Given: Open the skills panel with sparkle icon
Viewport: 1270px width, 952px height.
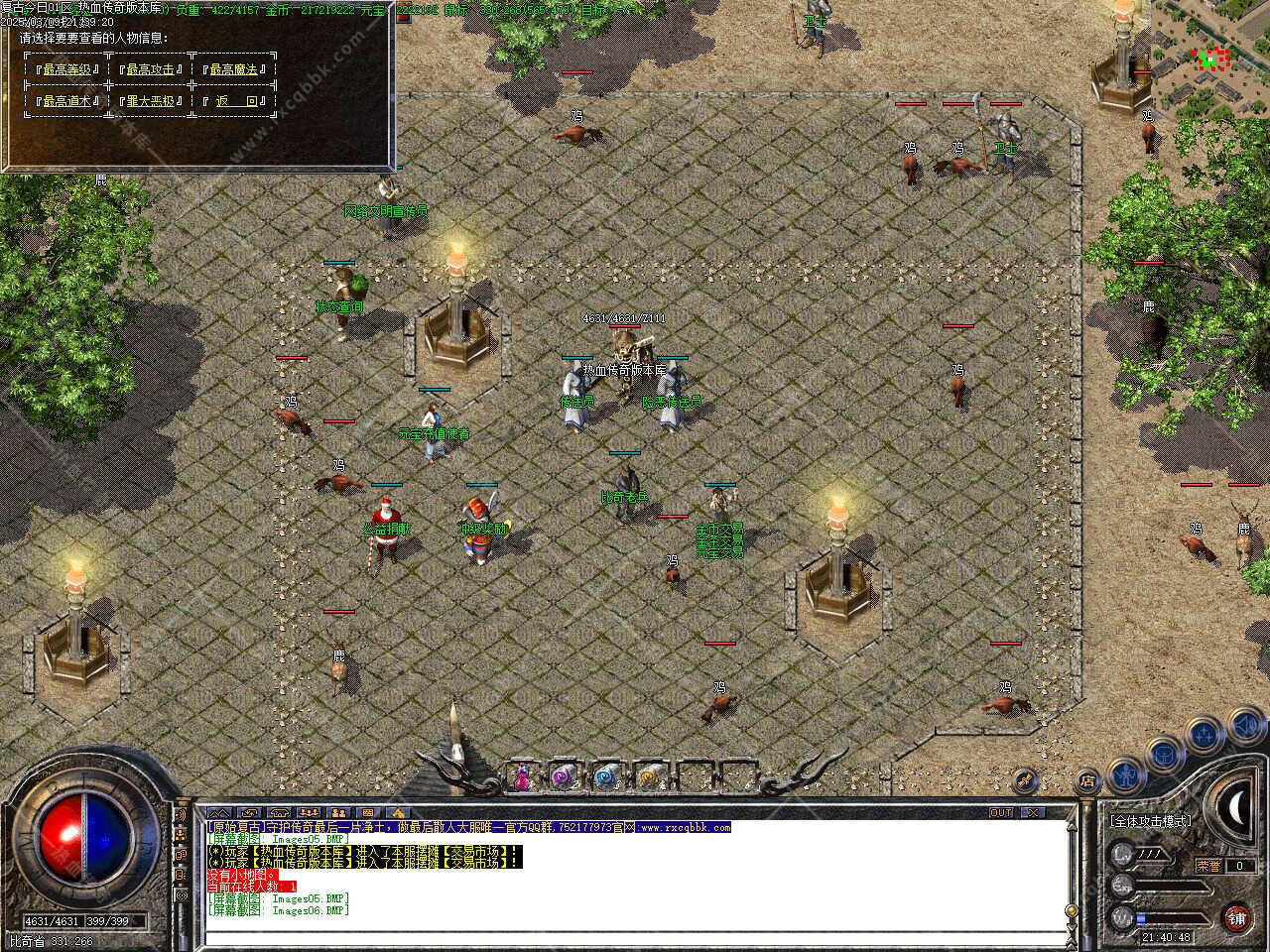Looking at the screenshot, I should click(1205, 735).
